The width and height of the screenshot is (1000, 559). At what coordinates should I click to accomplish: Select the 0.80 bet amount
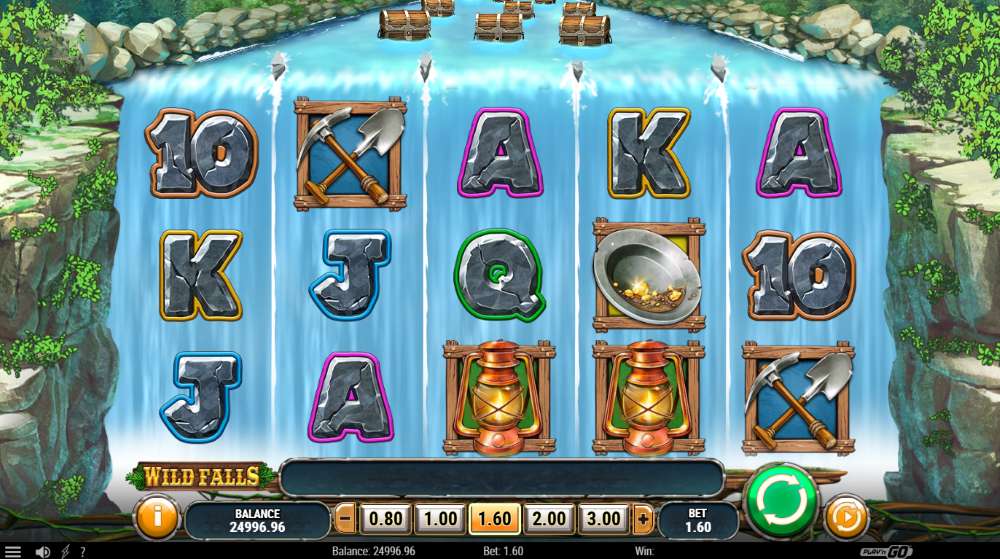[384, 519]
